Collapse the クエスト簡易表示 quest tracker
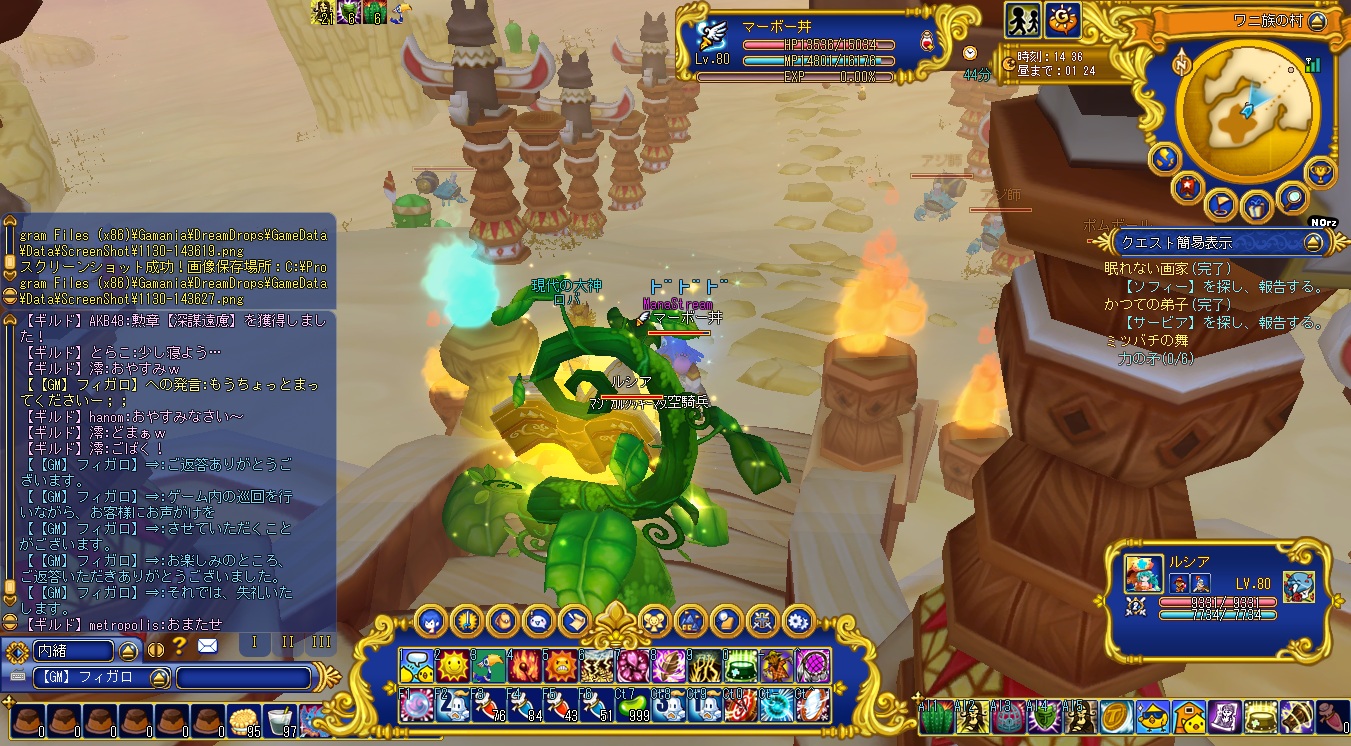Viewport: 1351px width, 746px height. click(x=1313, y=242)
